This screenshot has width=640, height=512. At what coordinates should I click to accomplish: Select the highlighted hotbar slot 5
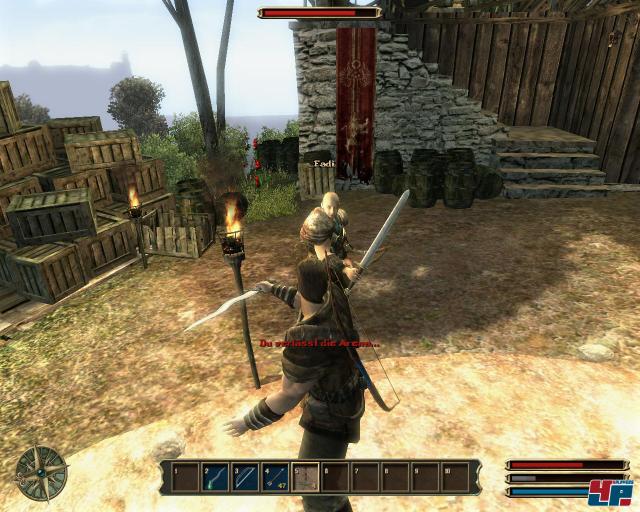point(305,476)
